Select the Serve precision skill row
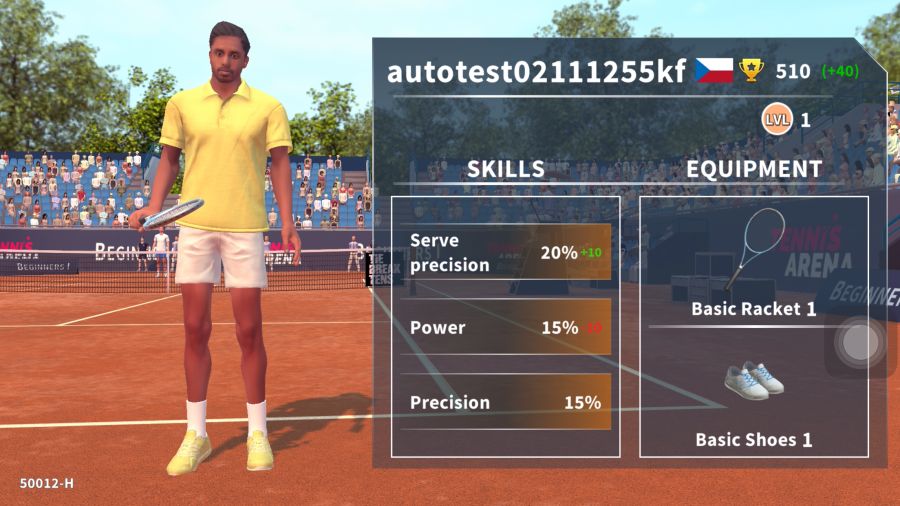900x506 pixels. point(505,253)
